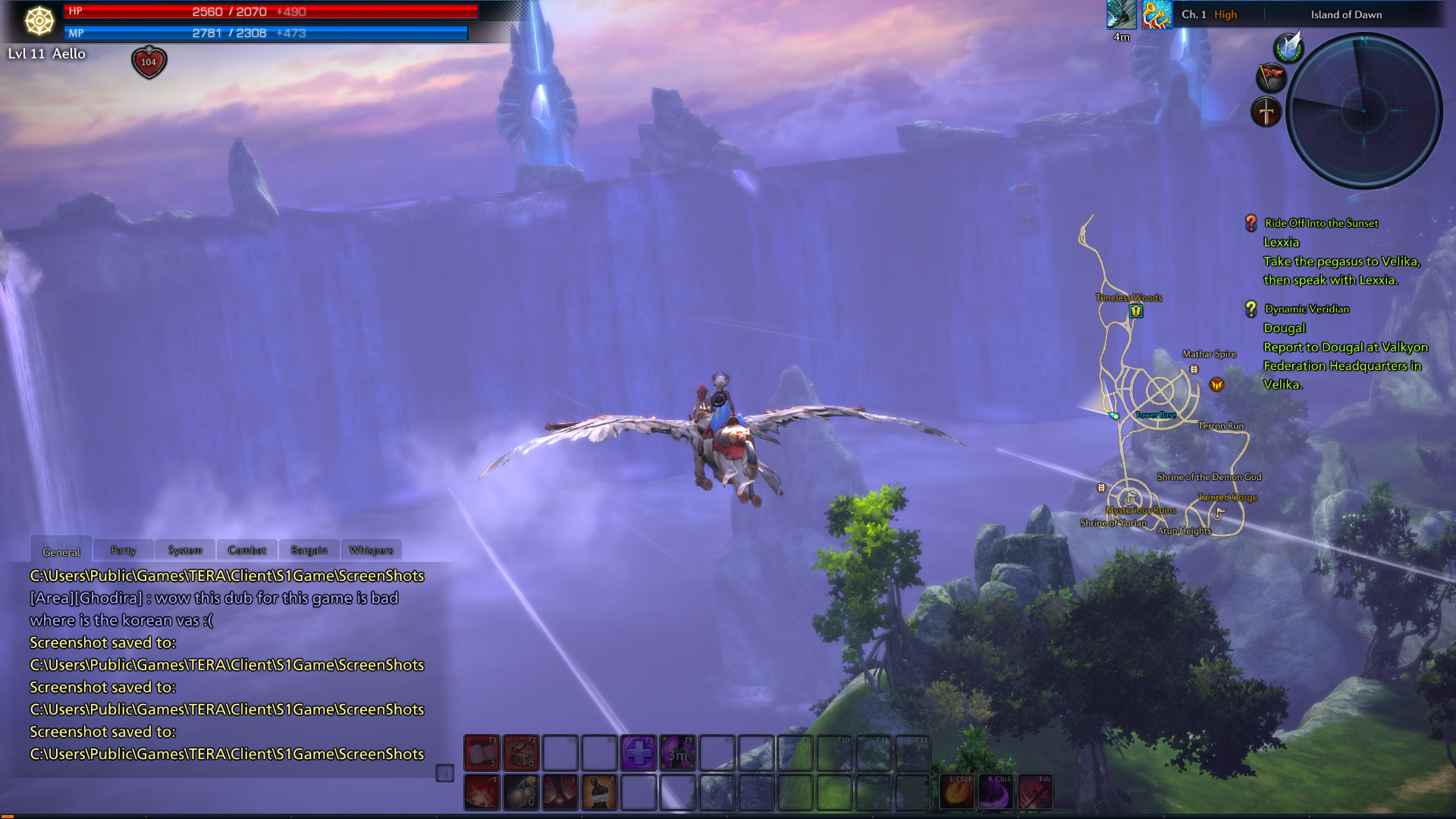Select the sword icon beside minimap
1456x819 pixels.
(1266, 112)
